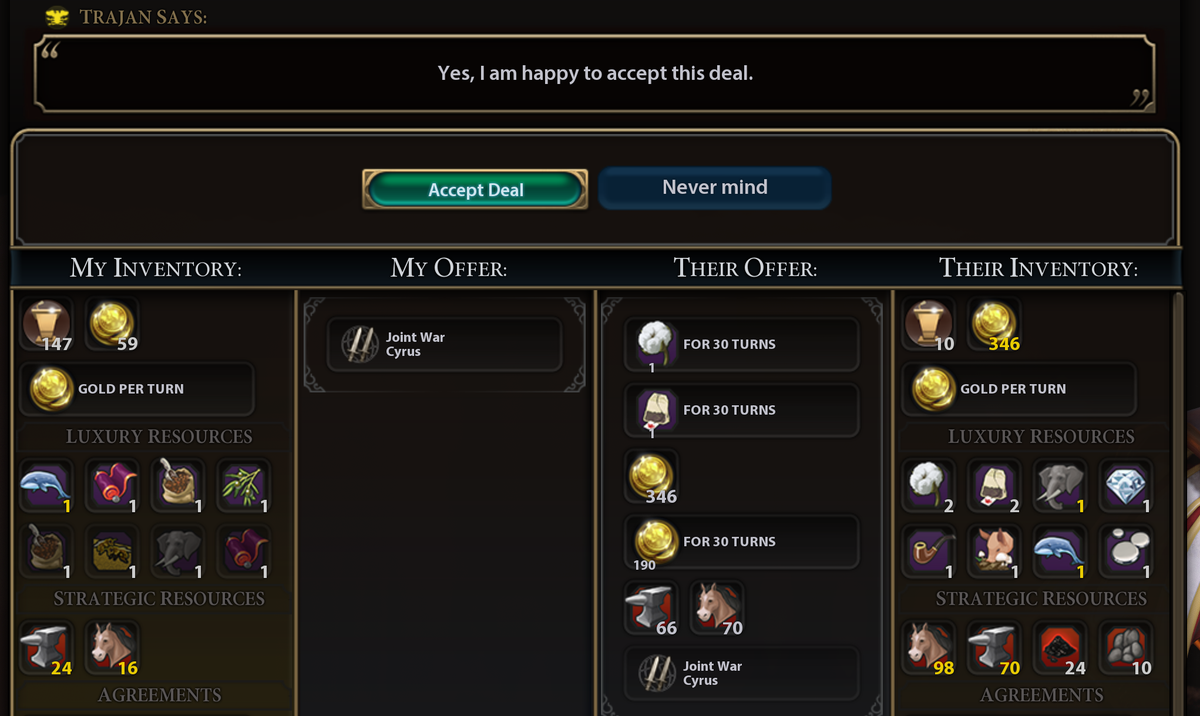
Task: Accept the deal with Trajan
Action: pos(475,189)
